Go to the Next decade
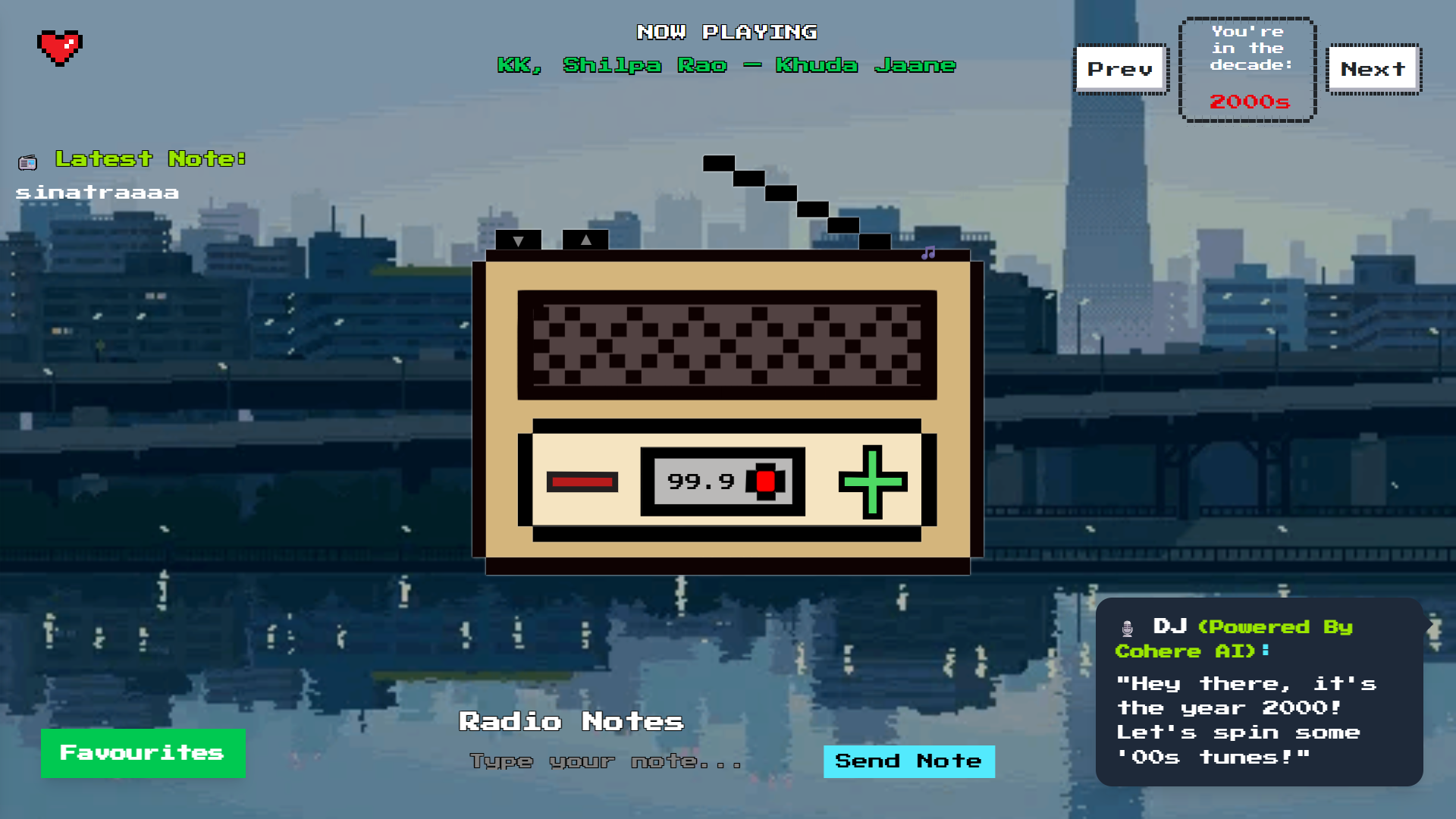The height and width of the screenshot is (819, 1456). (x=1373, y=69)
